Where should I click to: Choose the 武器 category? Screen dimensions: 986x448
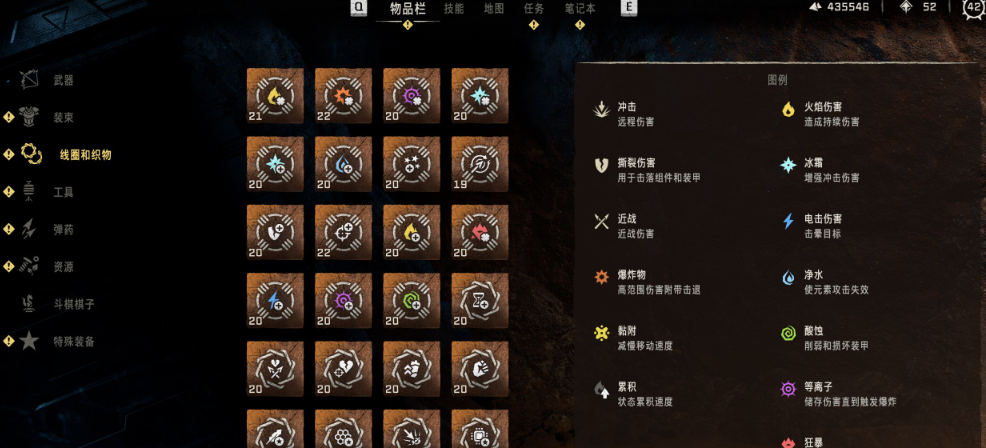62,80
